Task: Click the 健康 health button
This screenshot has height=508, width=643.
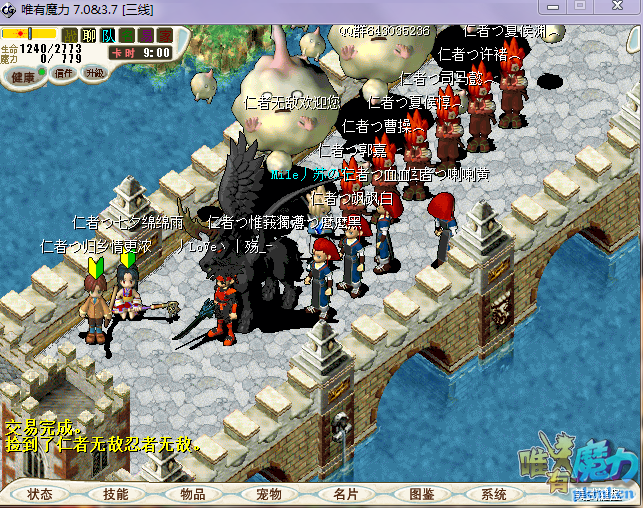Action: point(23,76)
